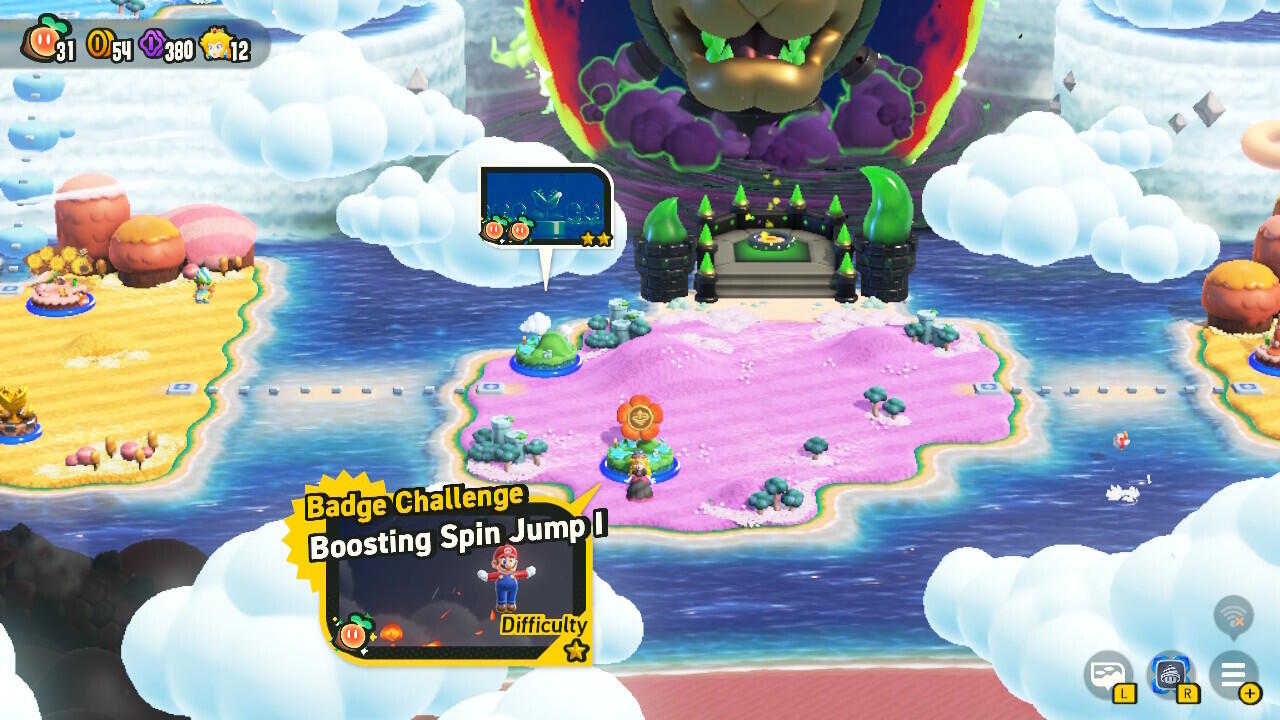Click the Badge Challenge banner label
Image resolution: width=1280 pixels, height=720 pixels.
[413, 501]
